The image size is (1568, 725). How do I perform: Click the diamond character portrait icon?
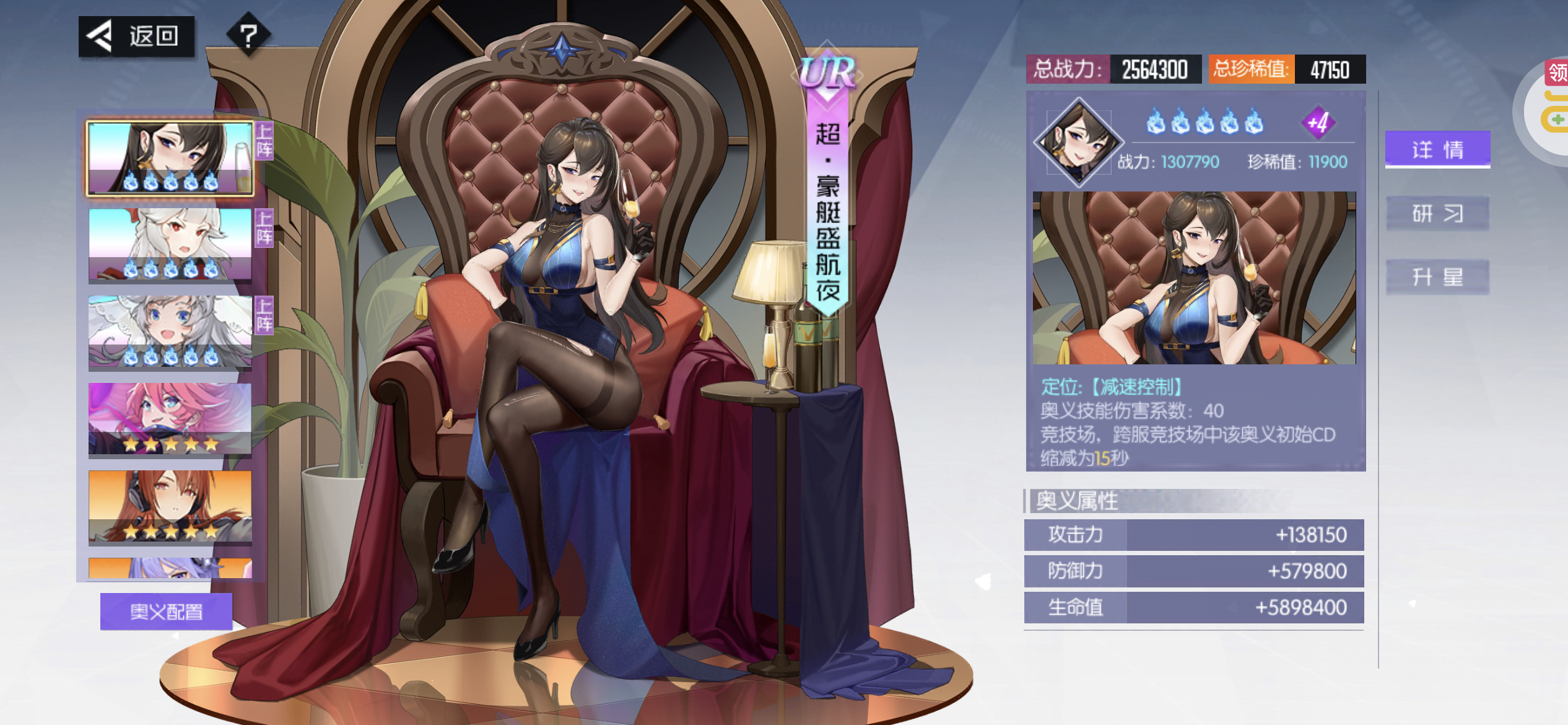[1079, 143]
